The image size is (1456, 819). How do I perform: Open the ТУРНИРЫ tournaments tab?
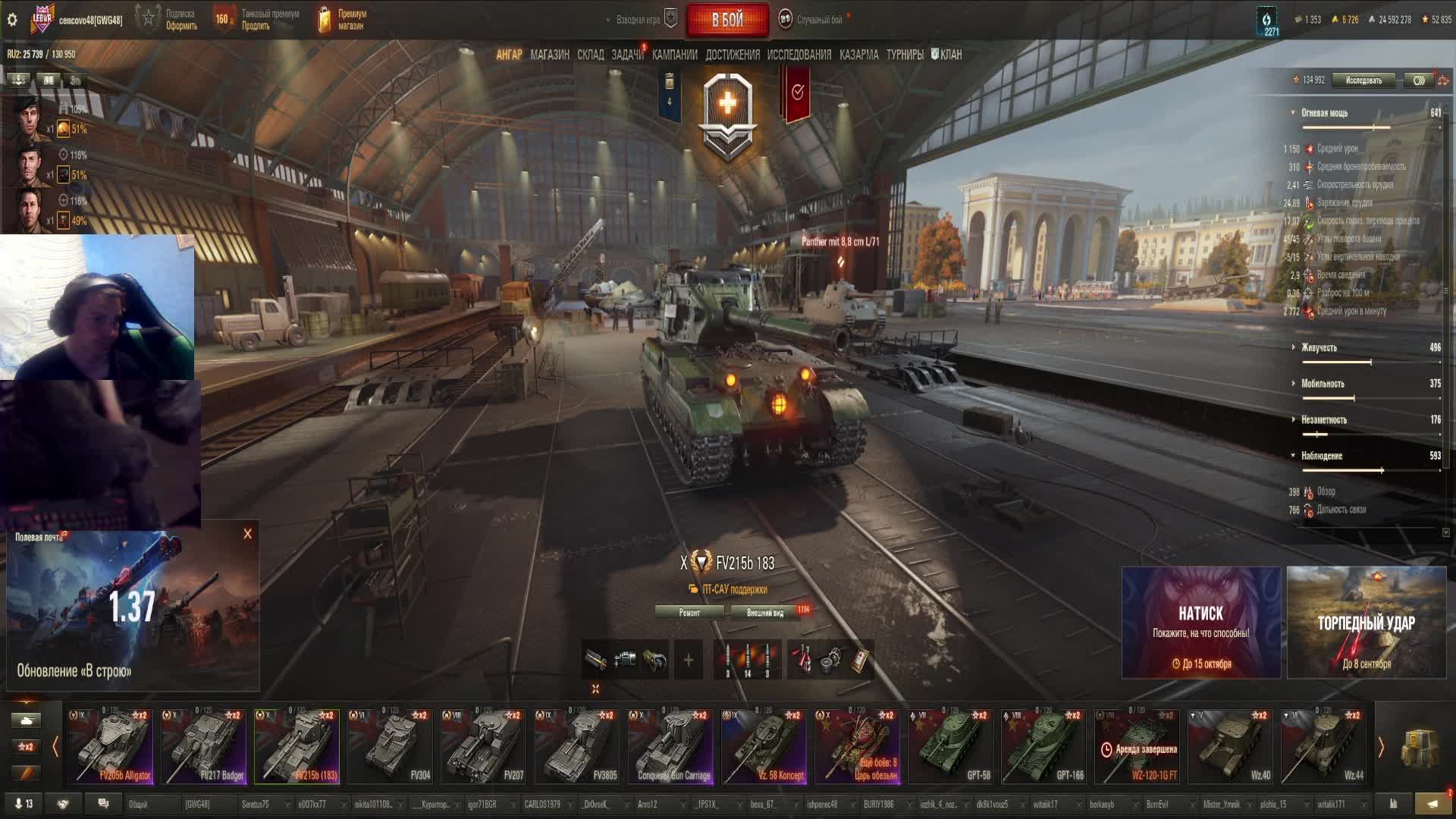click(x=904, y=55)
